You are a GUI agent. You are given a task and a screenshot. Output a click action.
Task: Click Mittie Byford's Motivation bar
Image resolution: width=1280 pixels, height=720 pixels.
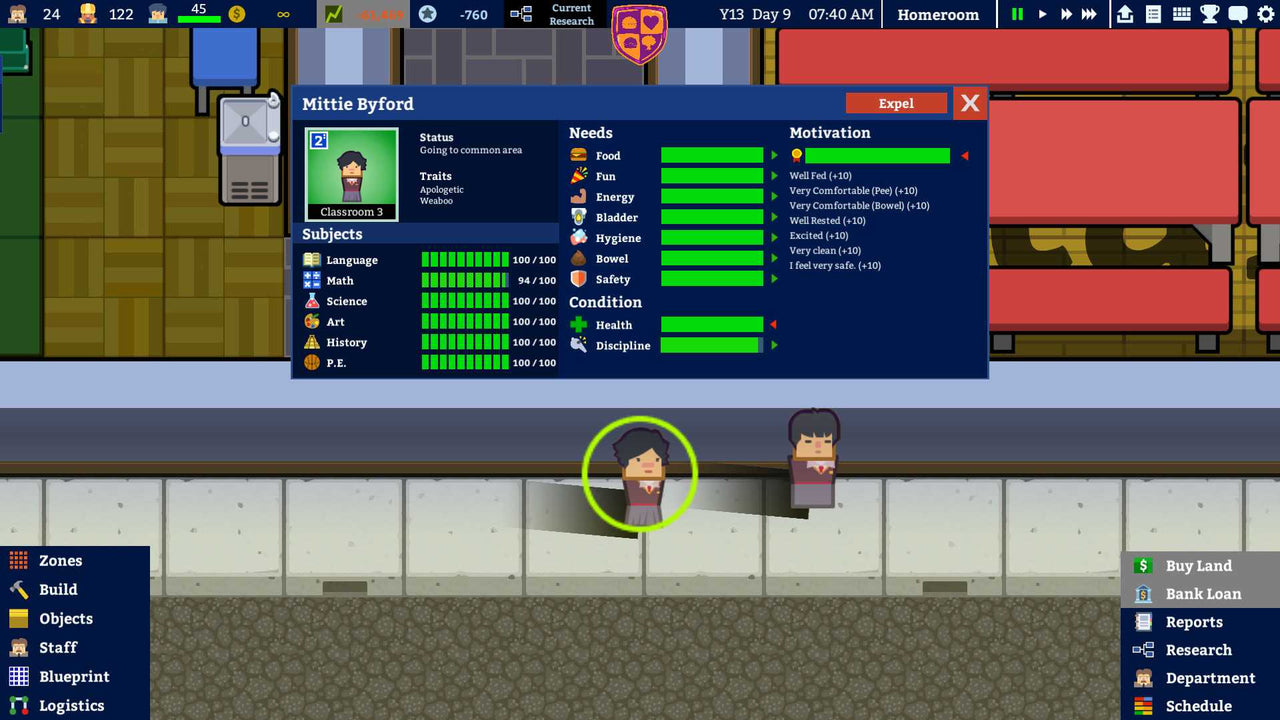[878, 155]
